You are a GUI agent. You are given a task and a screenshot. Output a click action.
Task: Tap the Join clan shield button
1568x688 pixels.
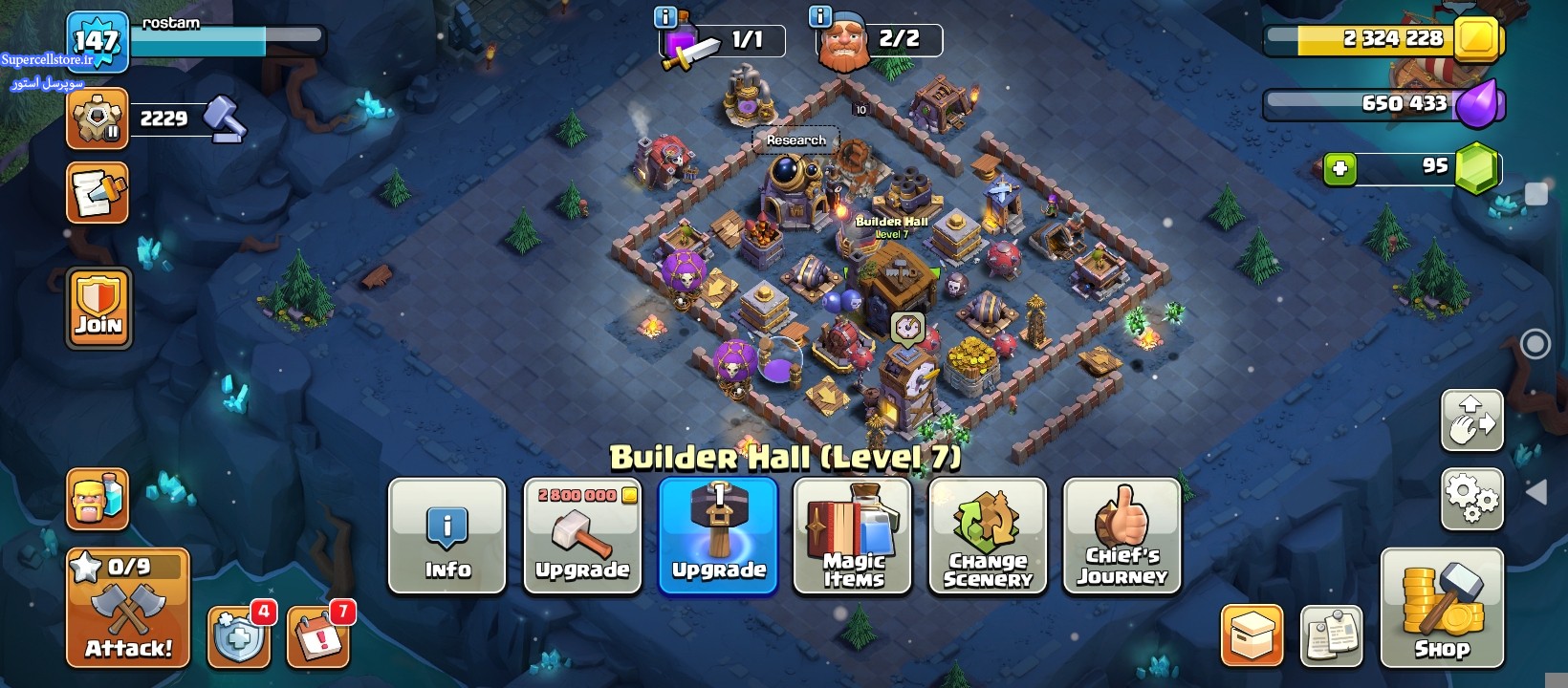pos(98,308)
